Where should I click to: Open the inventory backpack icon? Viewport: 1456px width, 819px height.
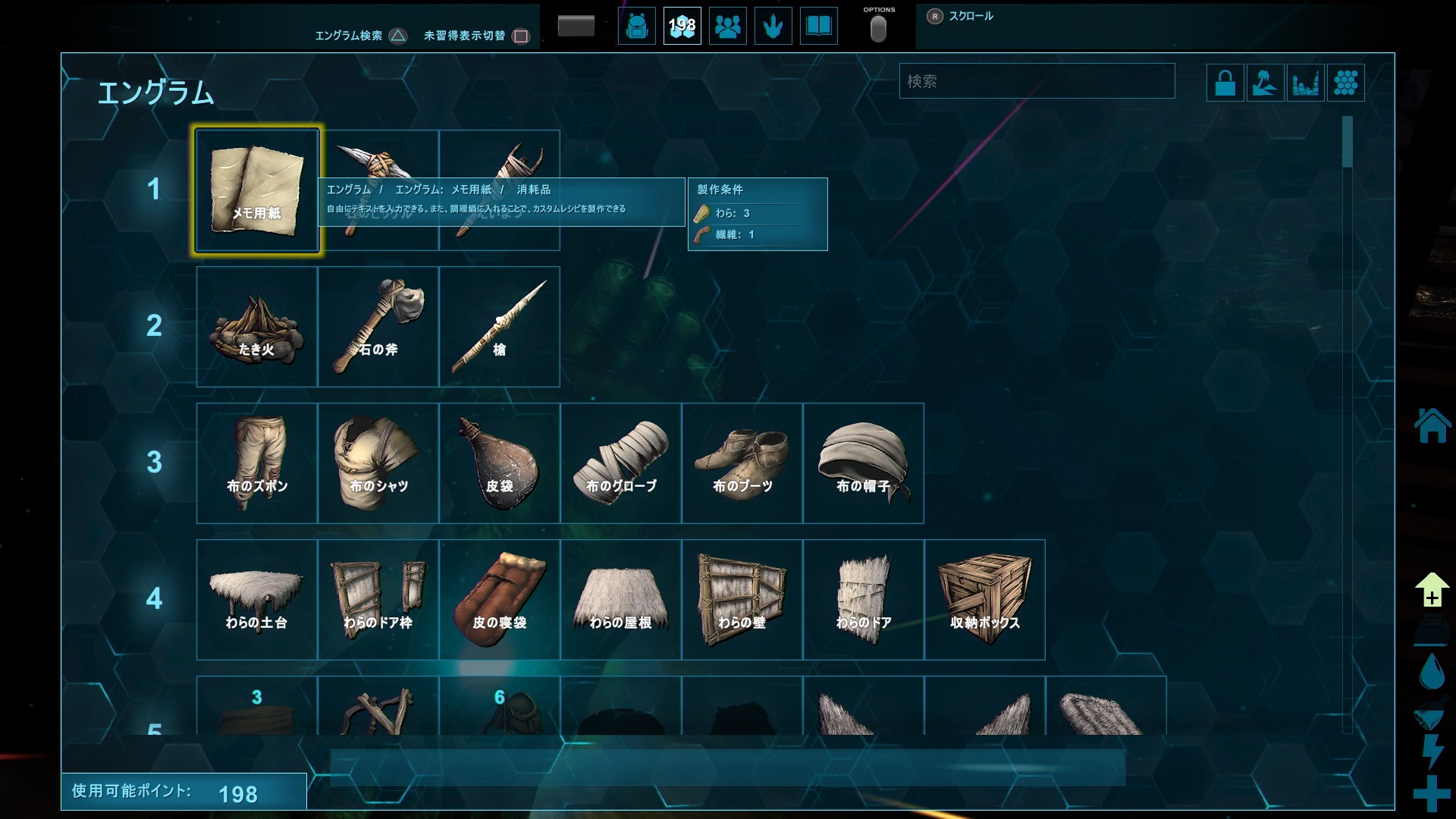[636, 26]
